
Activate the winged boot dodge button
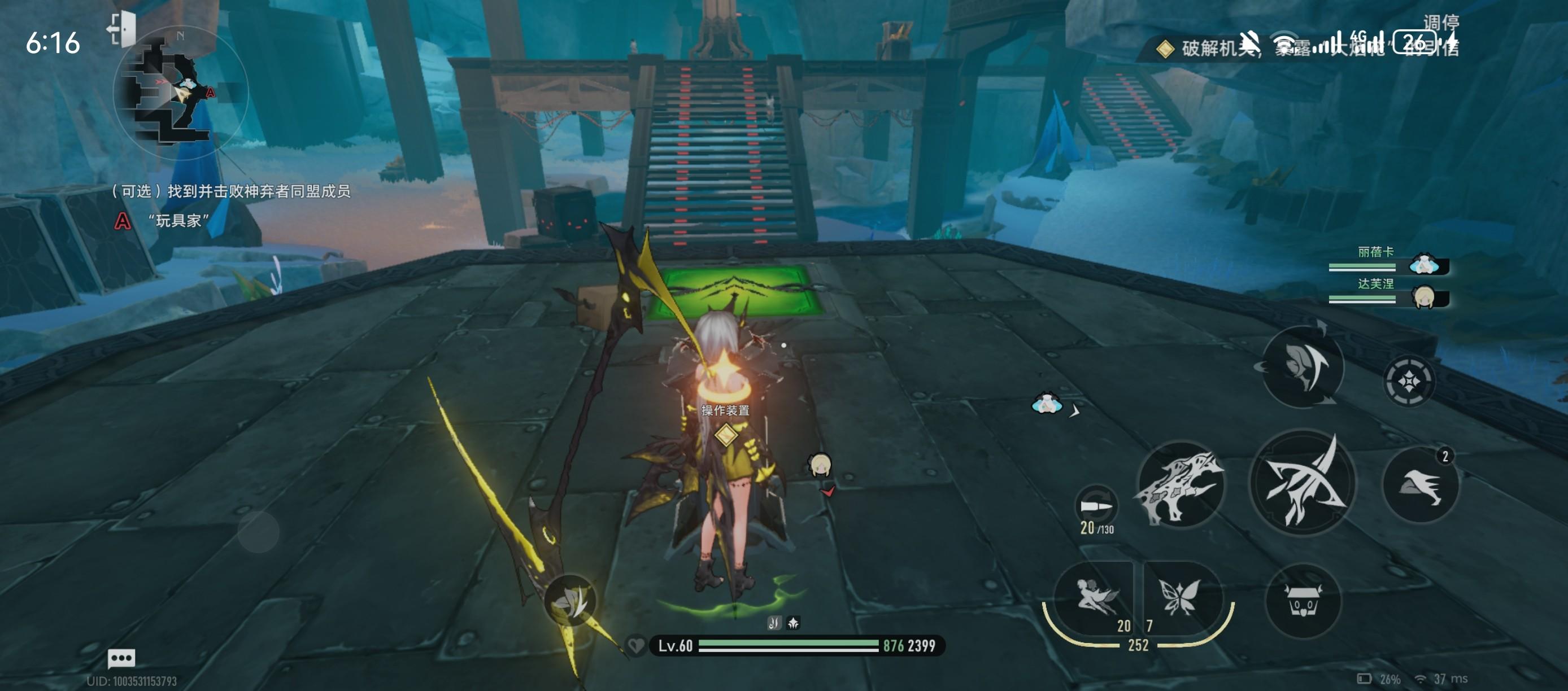(1420, 485)
